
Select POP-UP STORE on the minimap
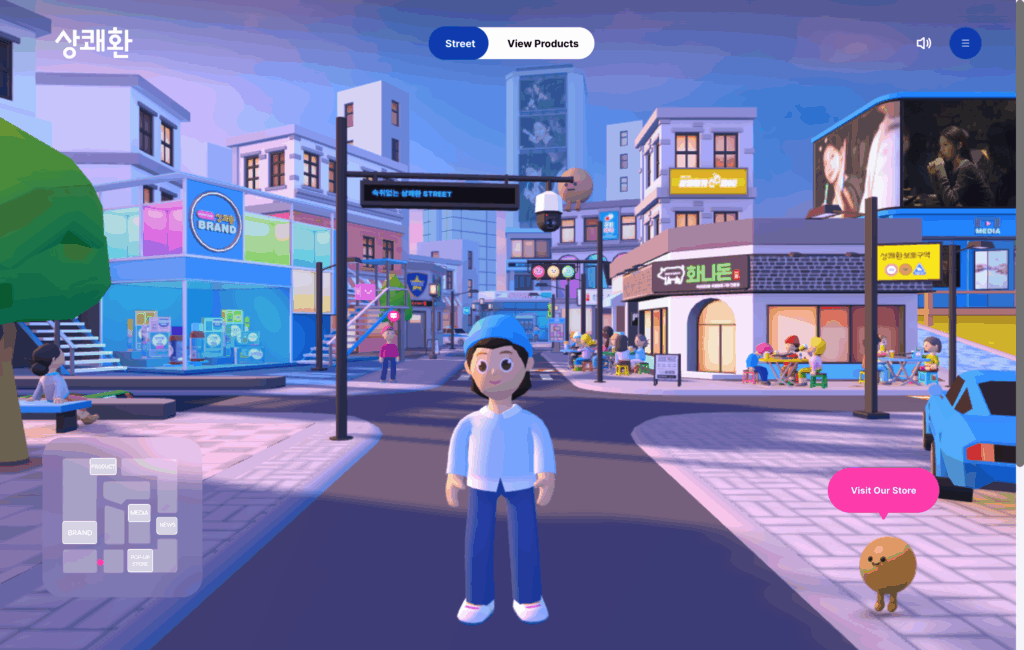pos(140,560)
